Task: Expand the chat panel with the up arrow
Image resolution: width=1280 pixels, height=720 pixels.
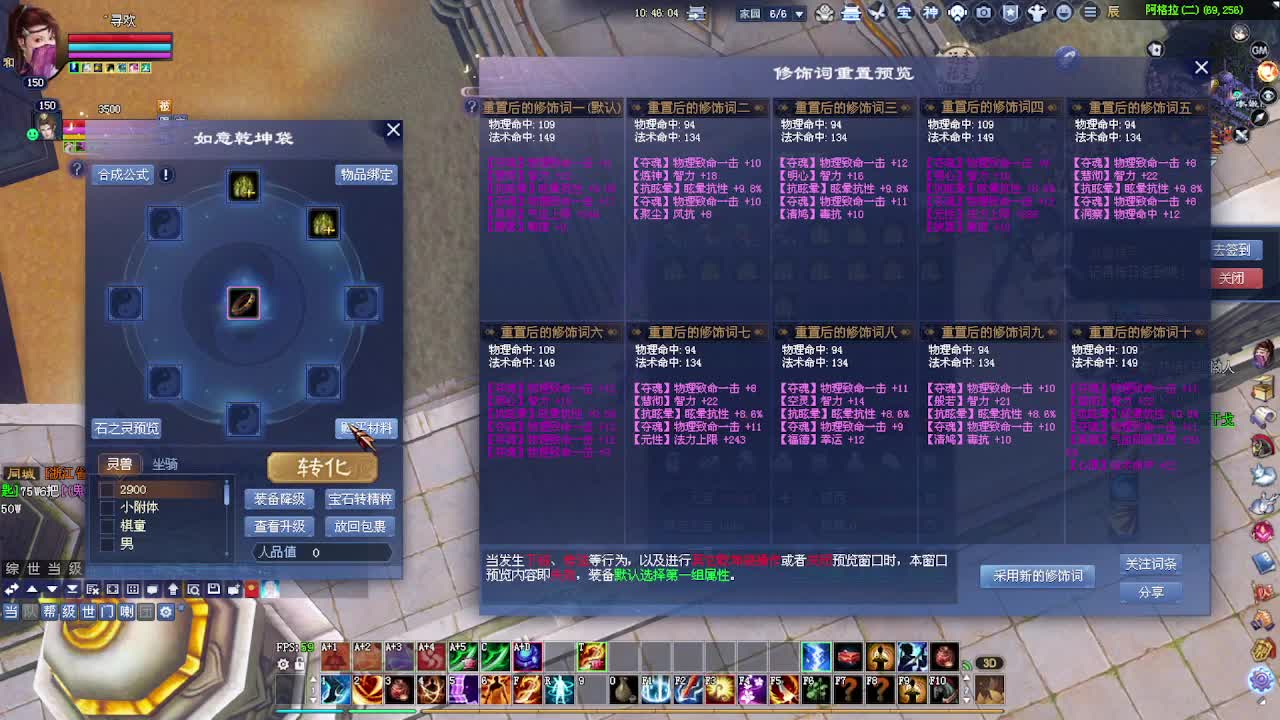Action: pyautogui.click(x=32, y=589)
